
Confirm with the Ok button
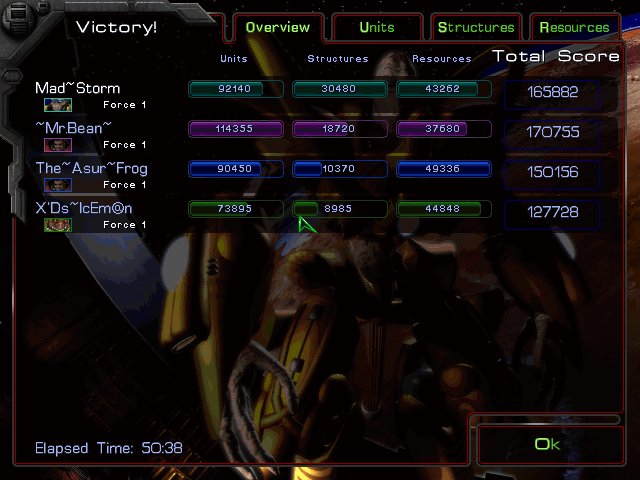547,444
